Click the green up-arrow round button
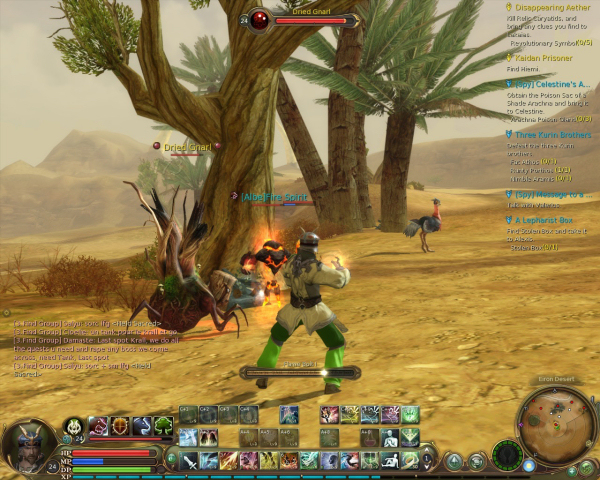This screenshot has width=600, height=480. [x=454, y=461]
